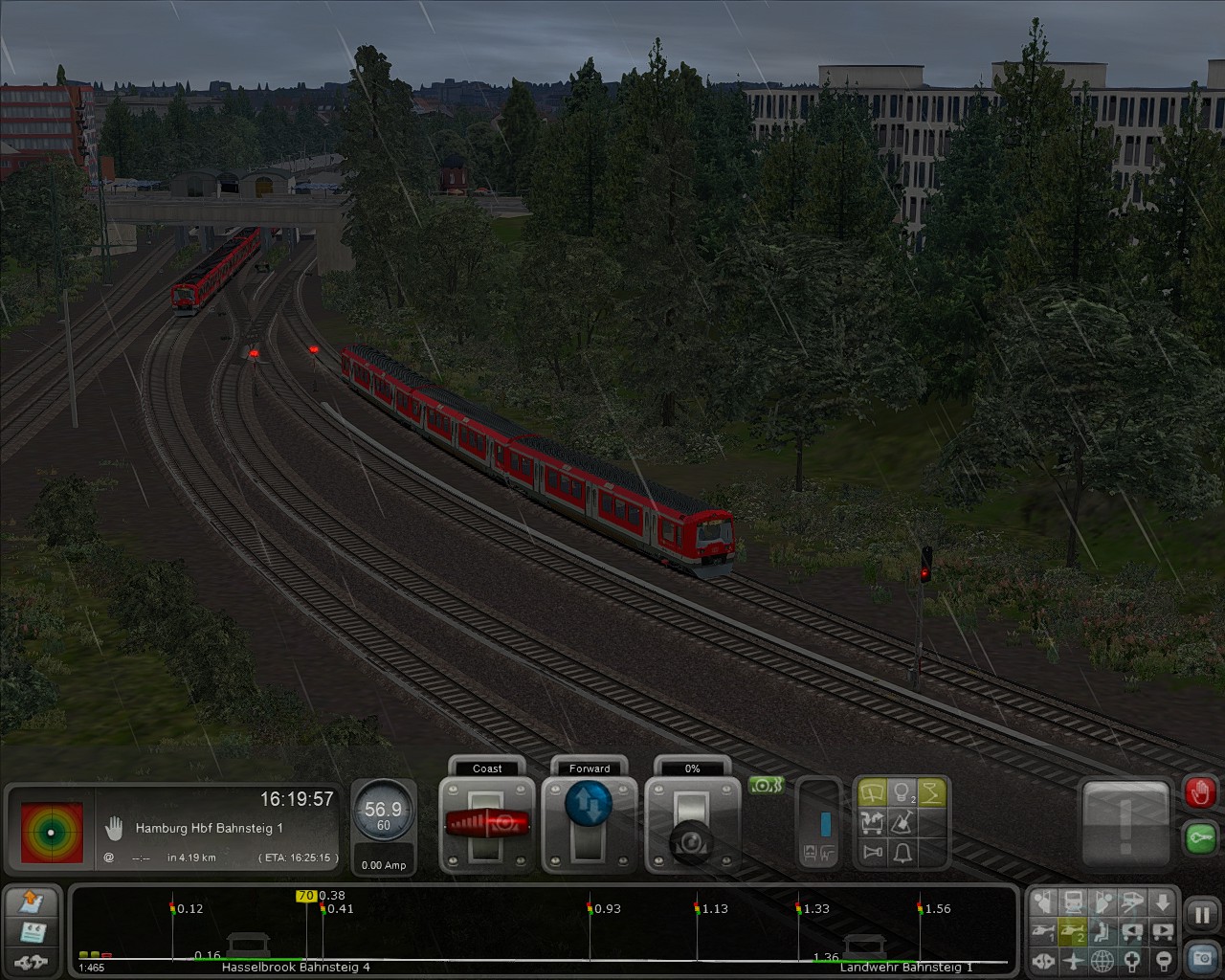Screen dimensions: 1225x980
Task: Hit the red emergency stop hand button
Action: pos(1200,793)
